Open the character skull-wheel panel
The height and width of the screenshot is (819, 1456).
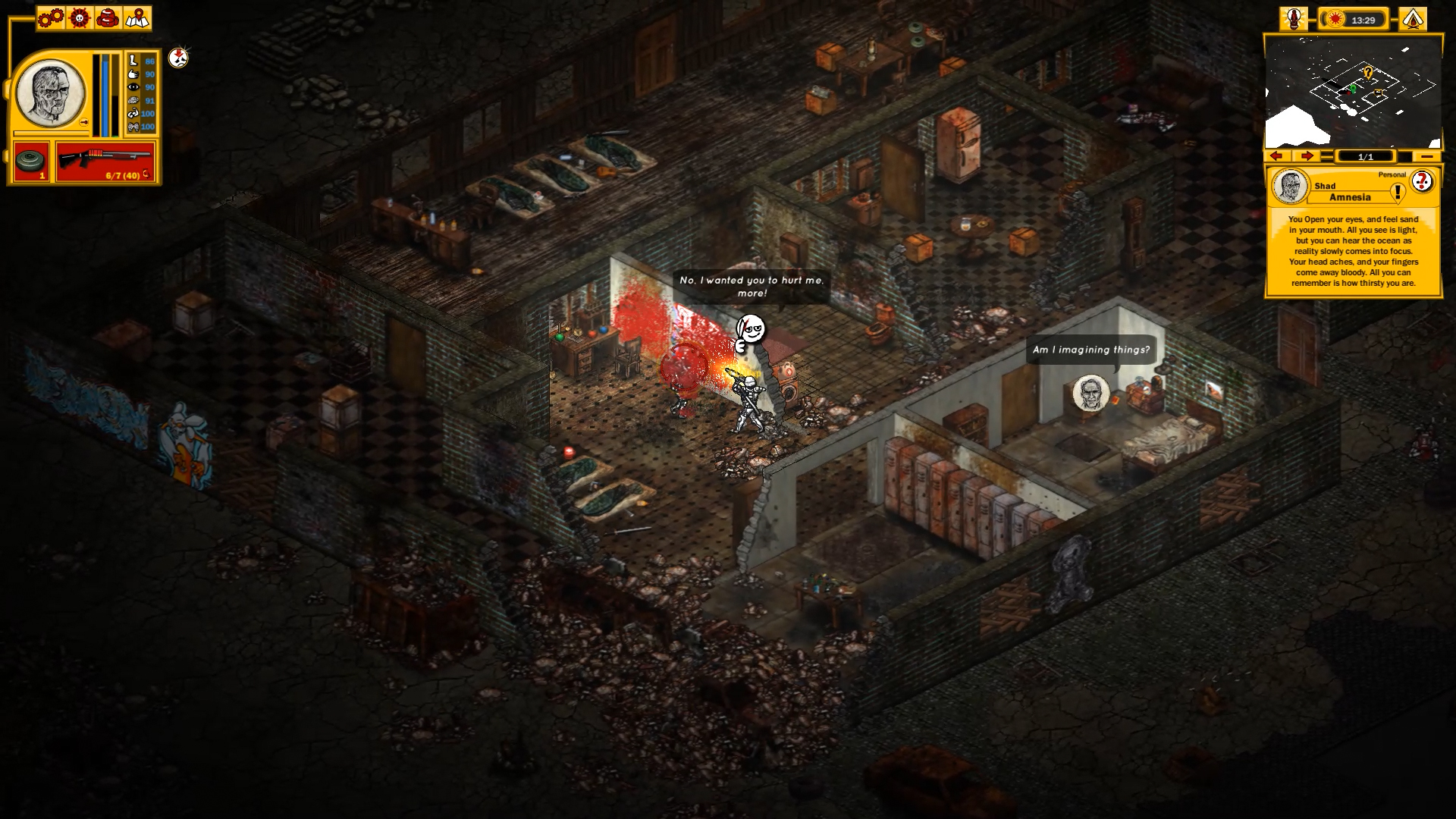point(80,17)
